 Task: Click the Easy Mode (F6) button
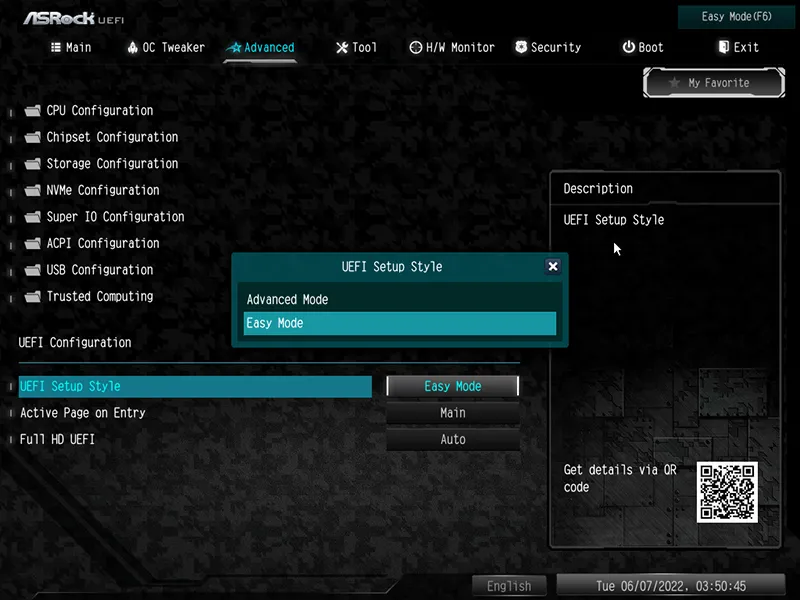coord(738,17)
